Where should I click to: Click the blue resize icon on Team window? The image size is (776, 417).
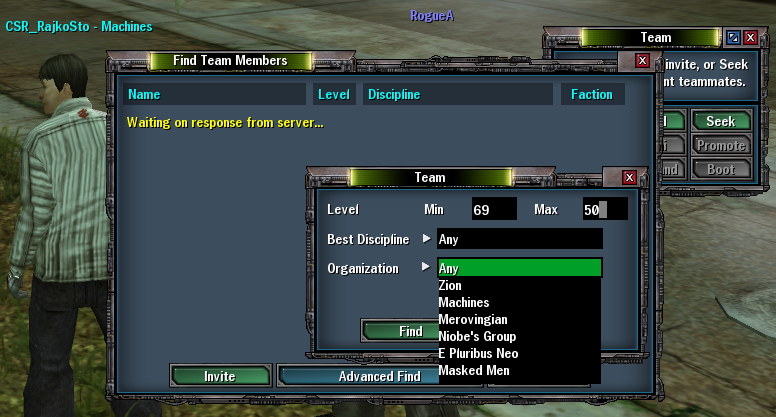[733, 38]
